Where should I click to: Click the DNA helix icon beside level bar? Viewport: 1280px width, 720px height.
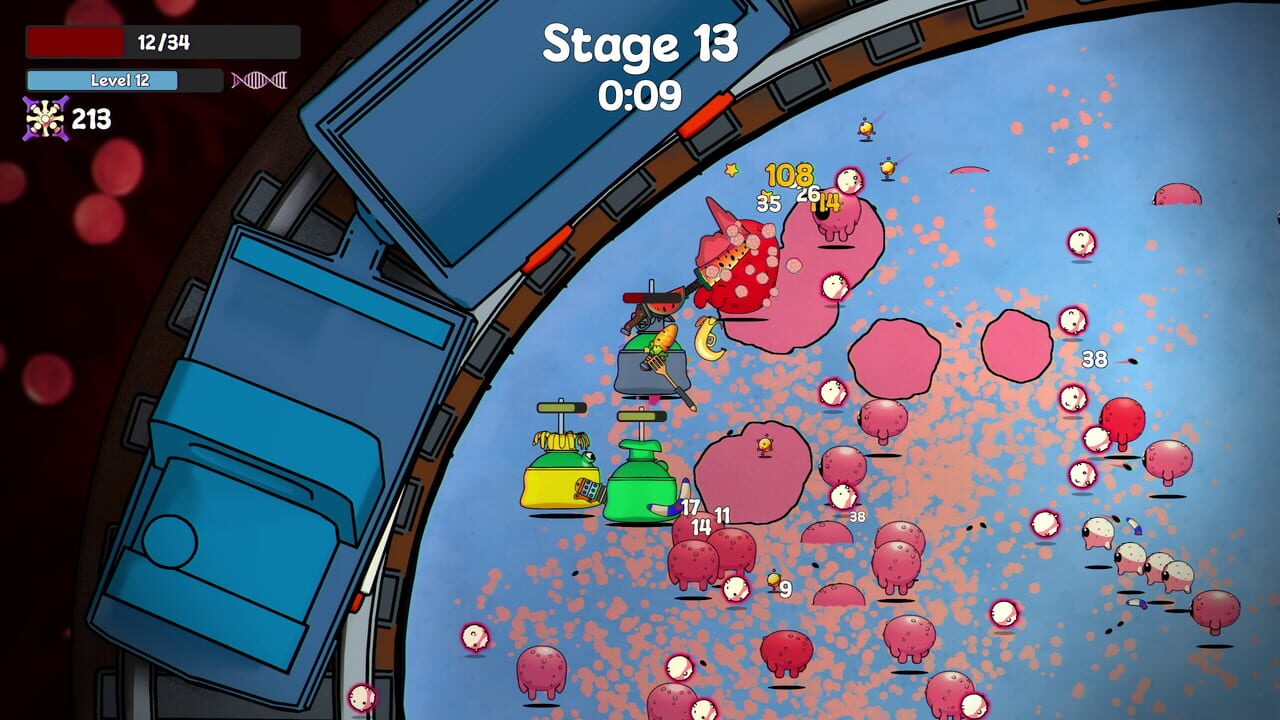coord(259,80)
